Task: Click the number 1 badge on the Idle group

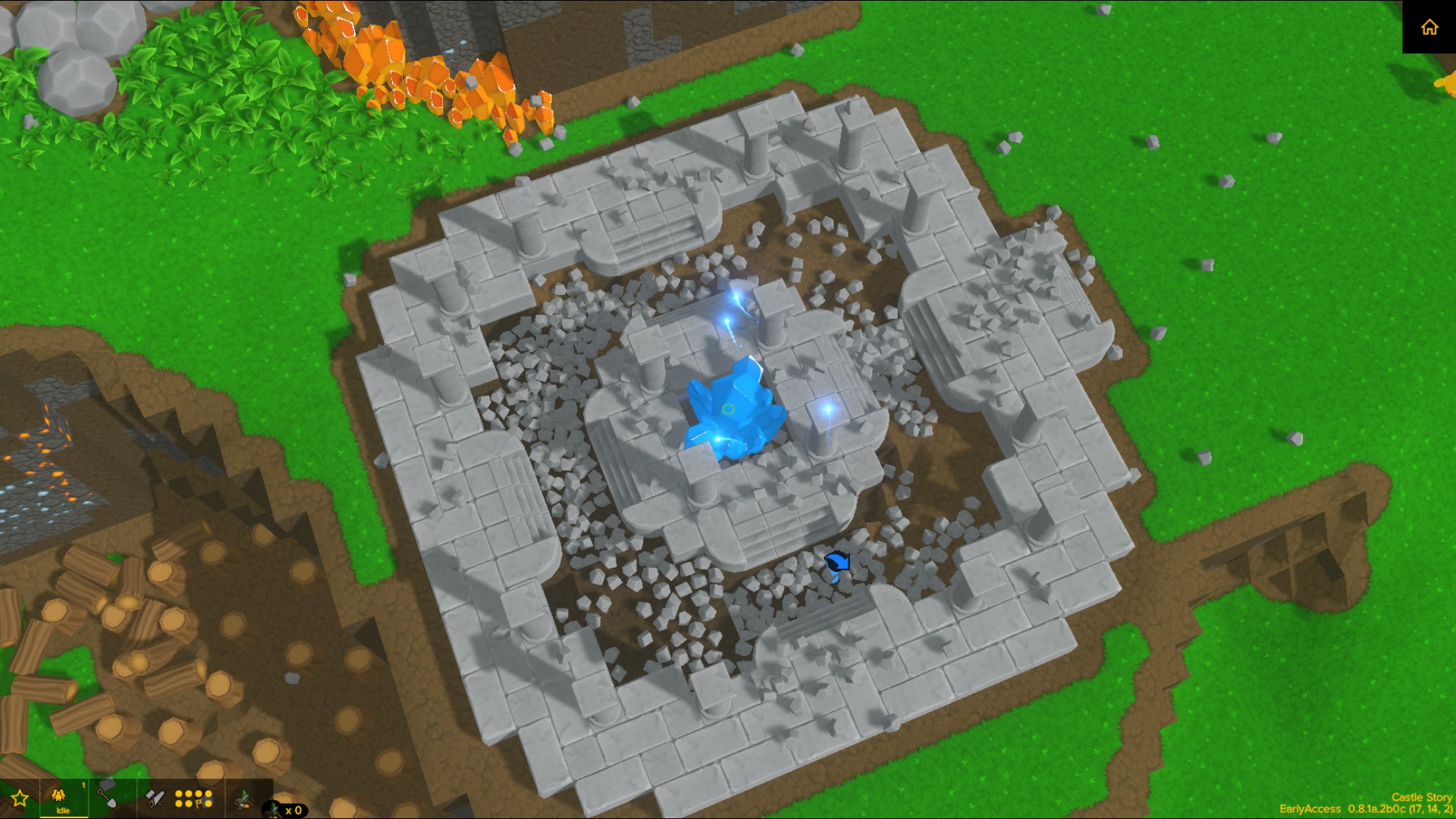Action: coord(83,784)
